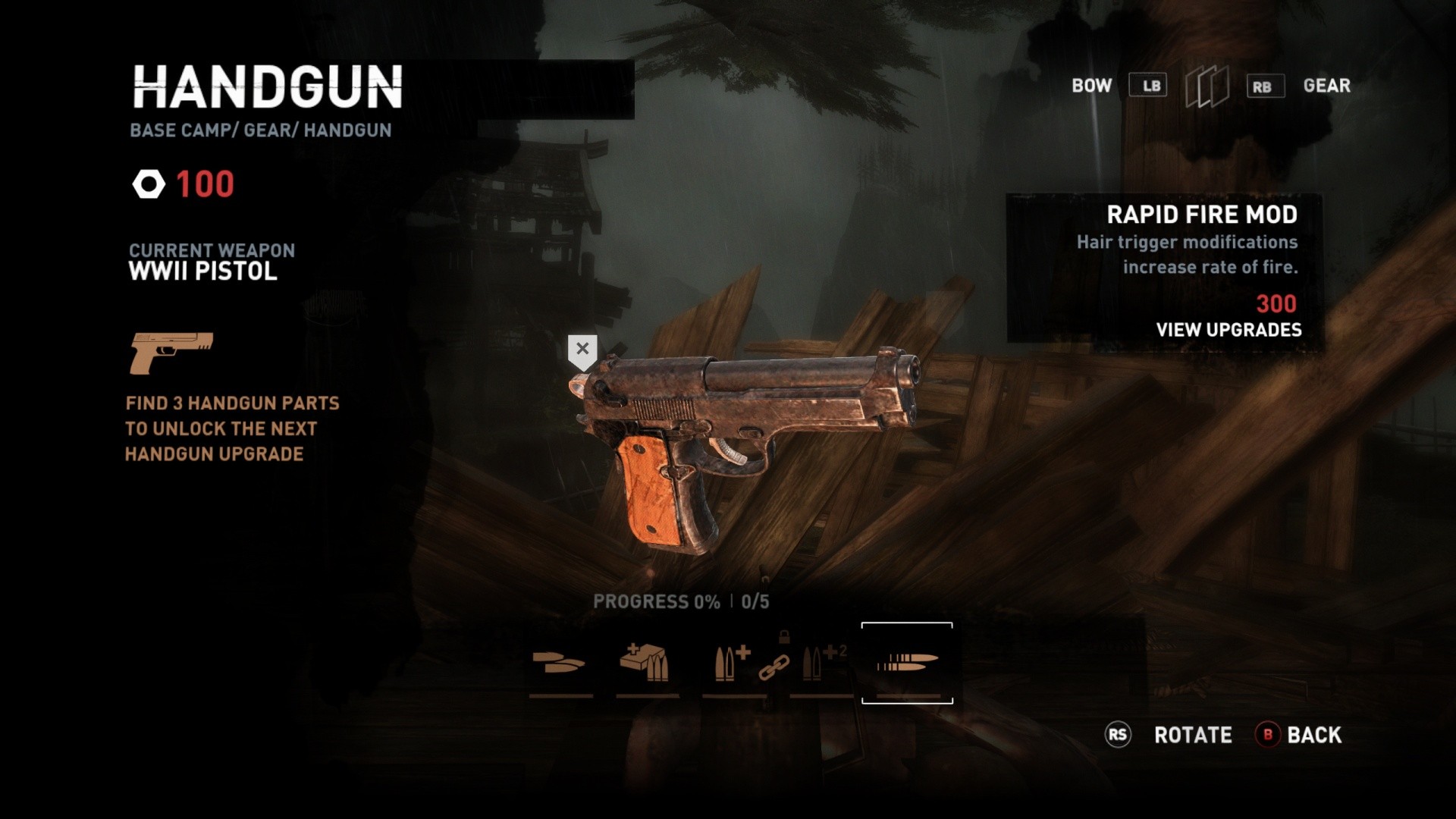Click the PROGRESS 0% bar
1456x819 pixels.
tap(654, 600)
